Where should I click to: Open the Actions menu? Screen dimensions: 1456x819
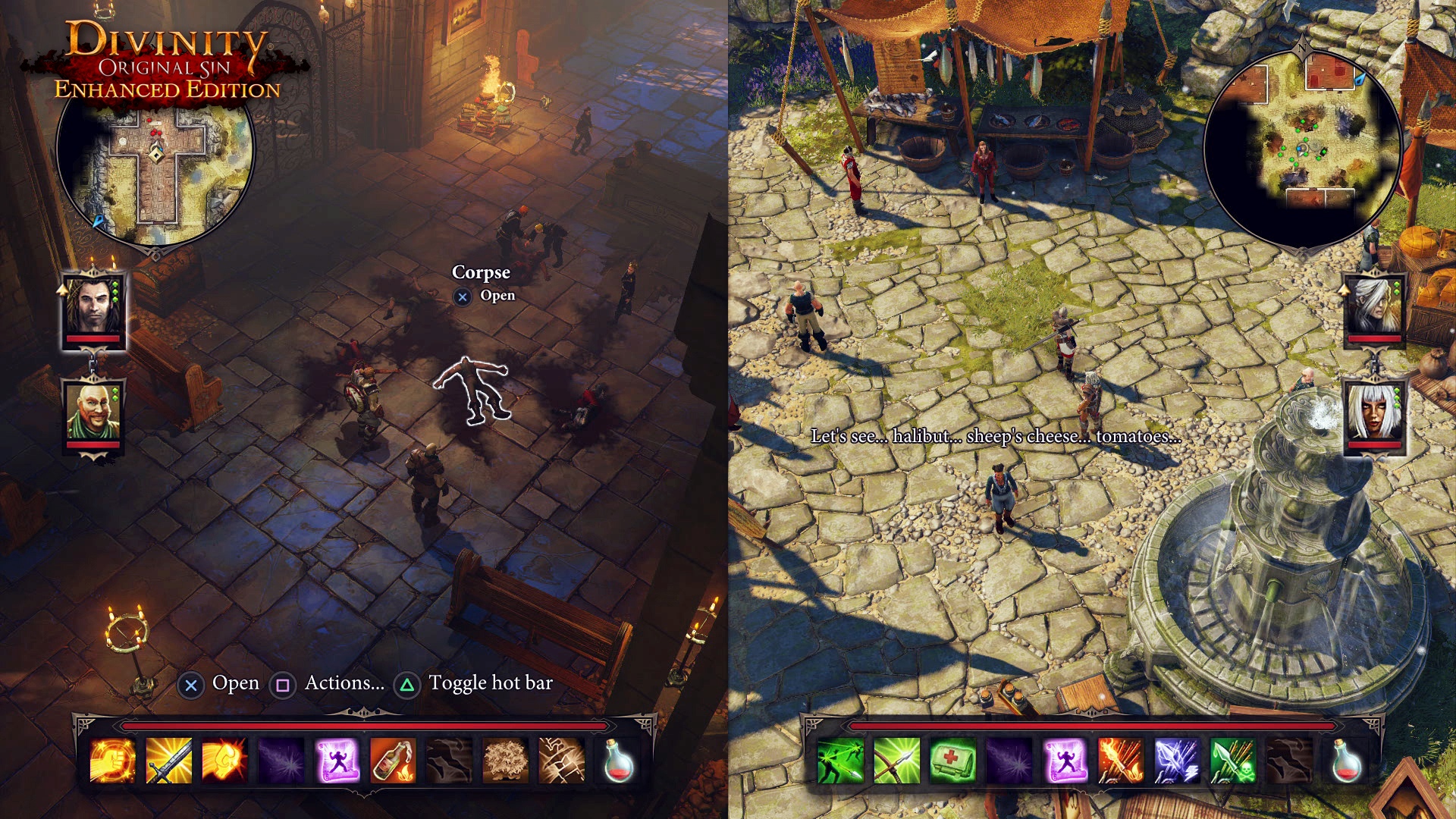click(x=282, y=682)
